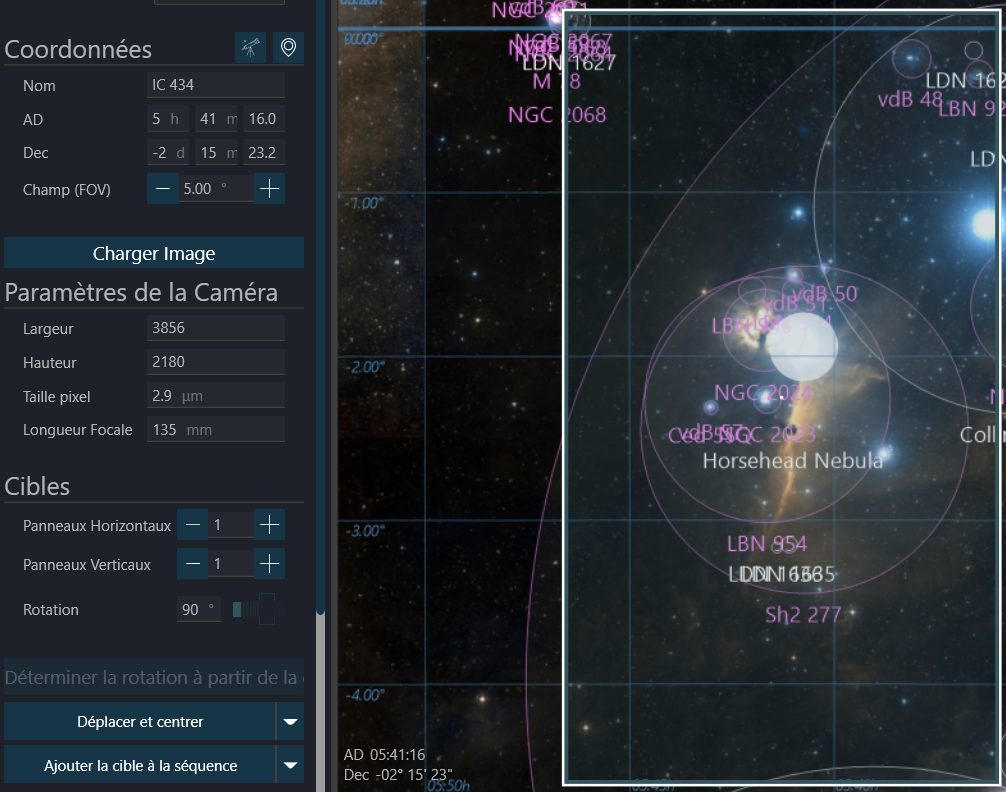Viewport: 1006px width, 792px height.
Task: Click the location pin icon
Action: click(289, 47)
